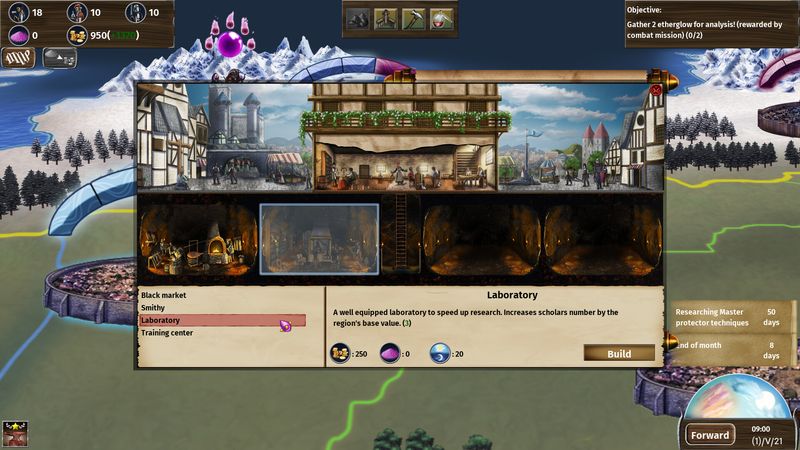
Task: Close the building window with the red X
Action: [656, 90]
